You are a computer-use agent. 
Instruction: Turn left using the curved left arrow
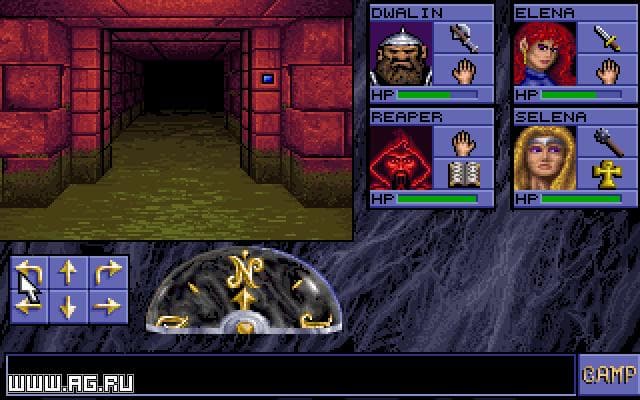point(29,272)
